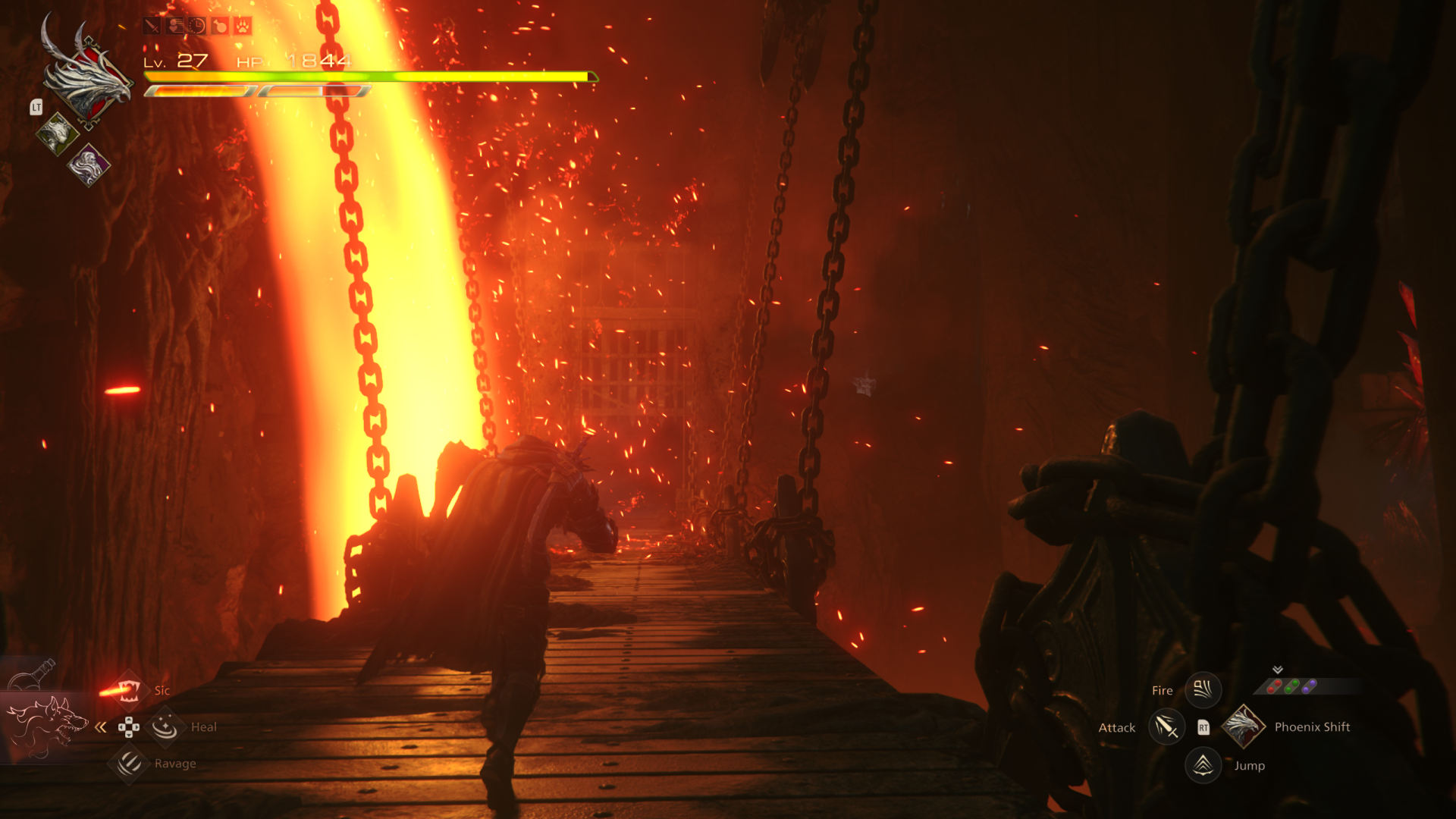This screenshot has height=819, width=1456.
Task: Click the purple ability orb pair
Action: coord(1310,686)
